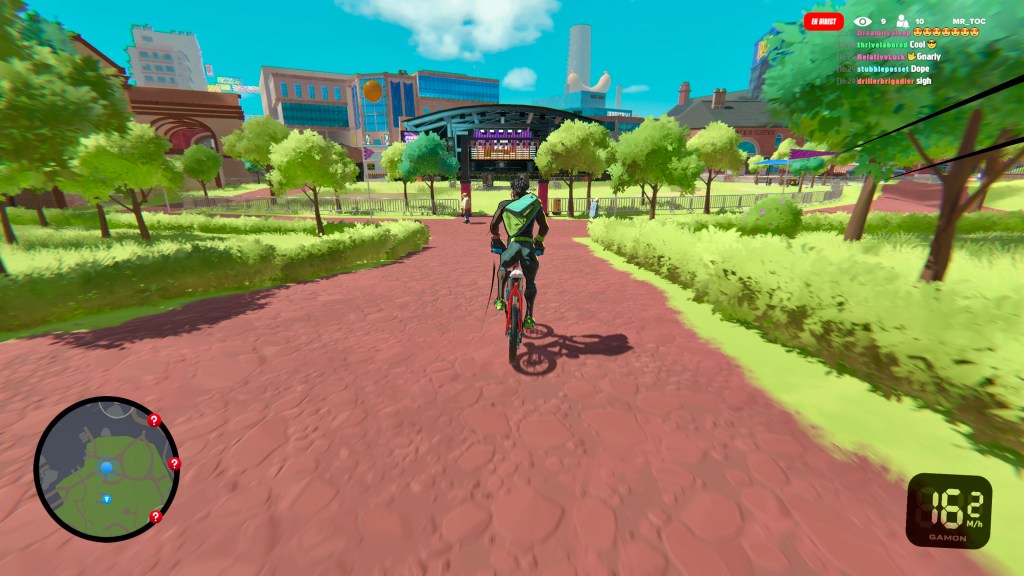Click the eye viewers icon
This screenshot has width=1024, height=576.
click(862, 21)
